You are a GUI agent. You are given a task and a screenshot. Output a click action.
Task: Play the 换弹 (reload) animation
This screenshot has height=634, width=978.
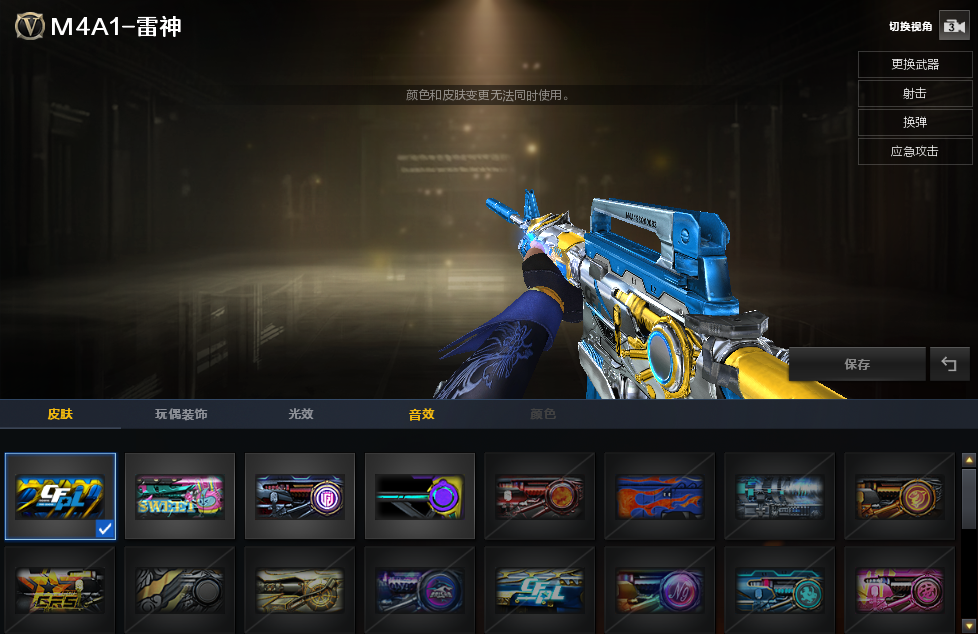click(x=914, y=122)
